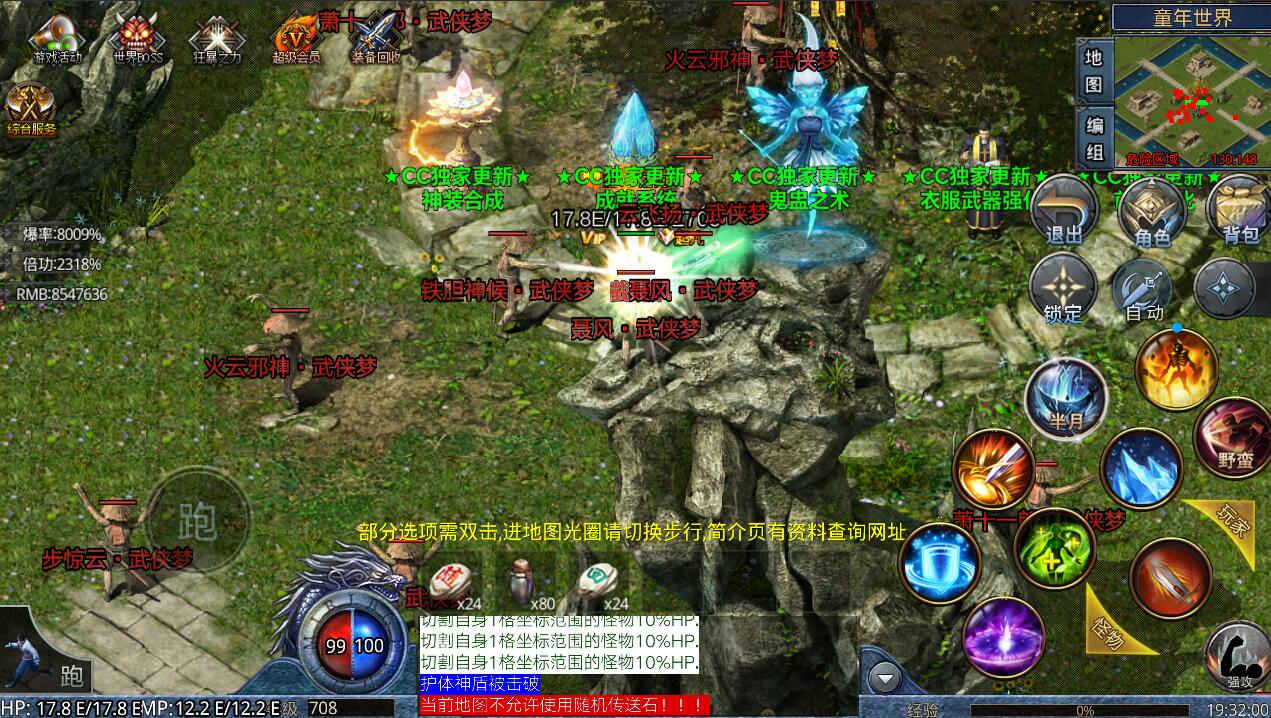This screenshot has width=1271, height=718.
Task: Tap the 退出 exit button
Action: 1063,211
